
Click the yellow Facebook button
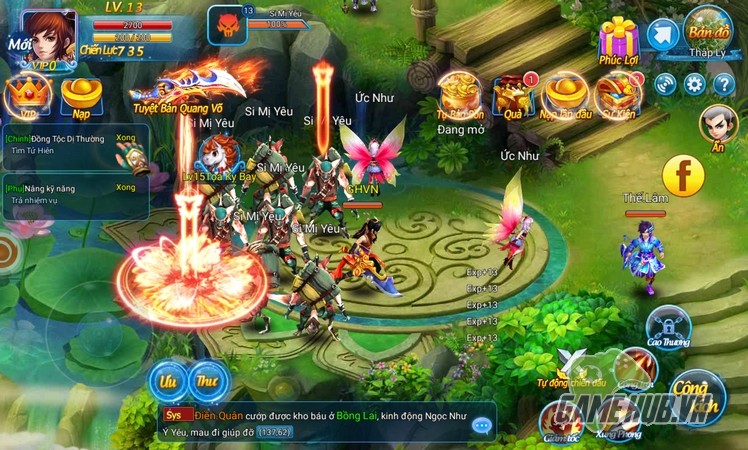tap(684, 177)
